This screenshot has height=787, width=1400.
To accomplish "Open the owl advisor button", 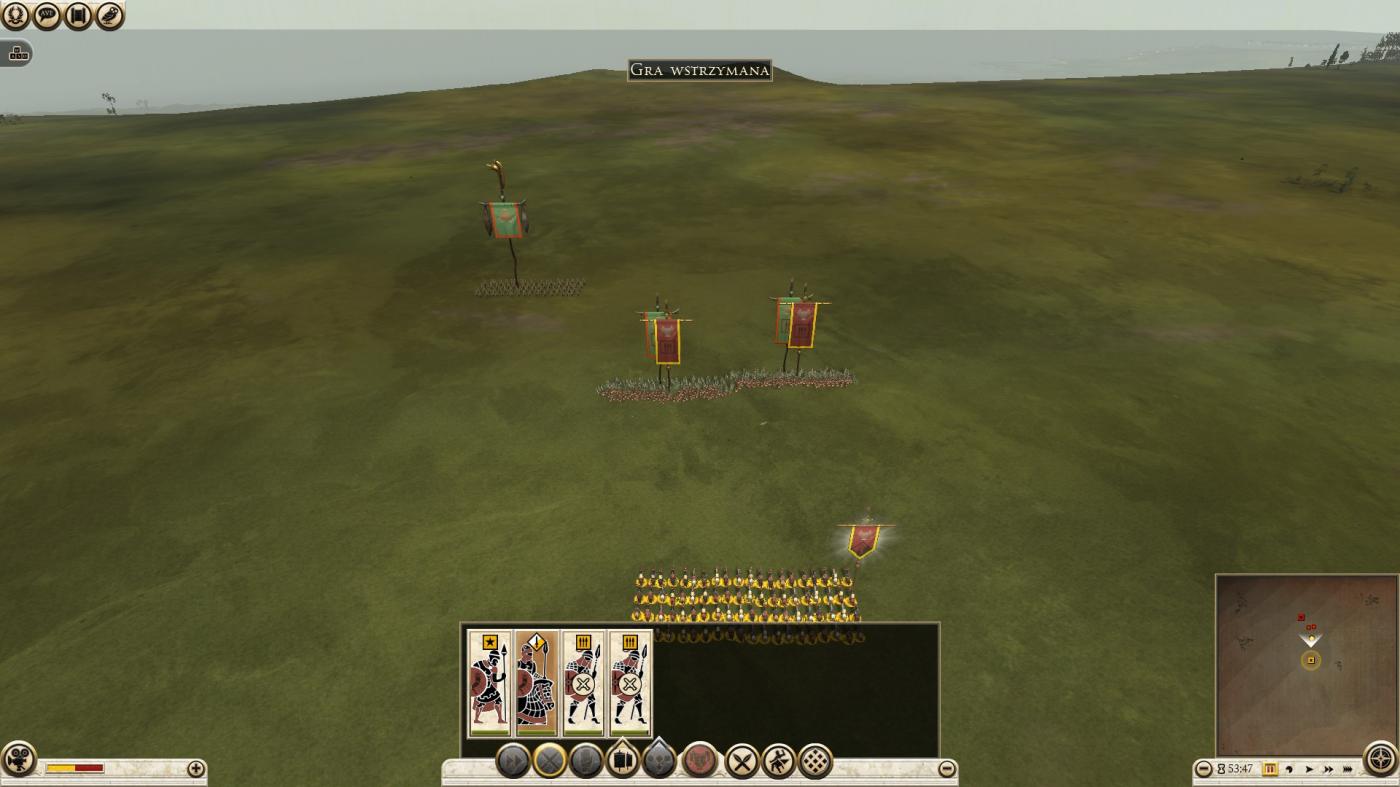I will point(110,15).
